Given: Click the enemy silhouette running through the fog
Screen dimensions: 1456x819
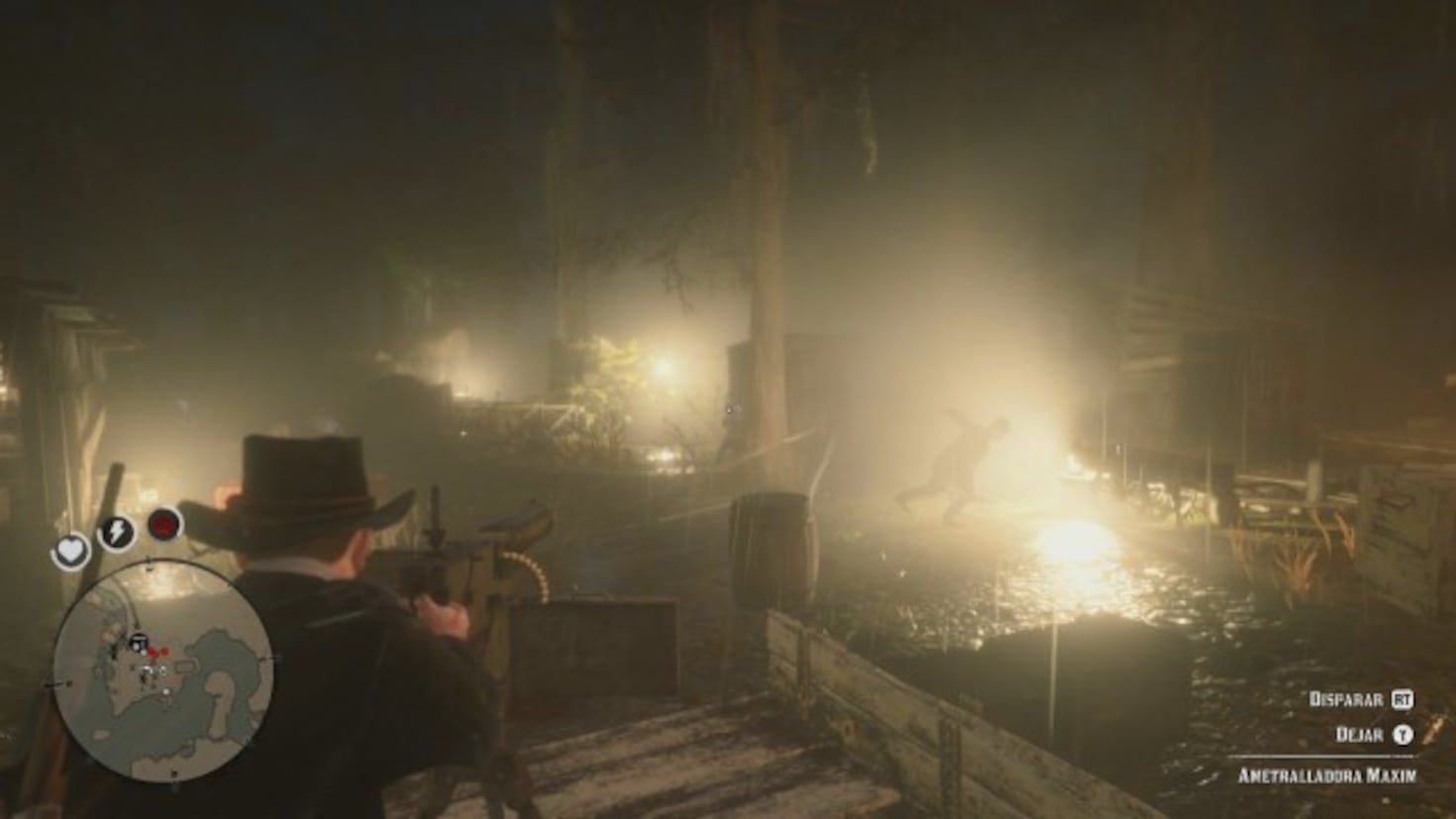Looking at the screenshot, I should 957,465.
